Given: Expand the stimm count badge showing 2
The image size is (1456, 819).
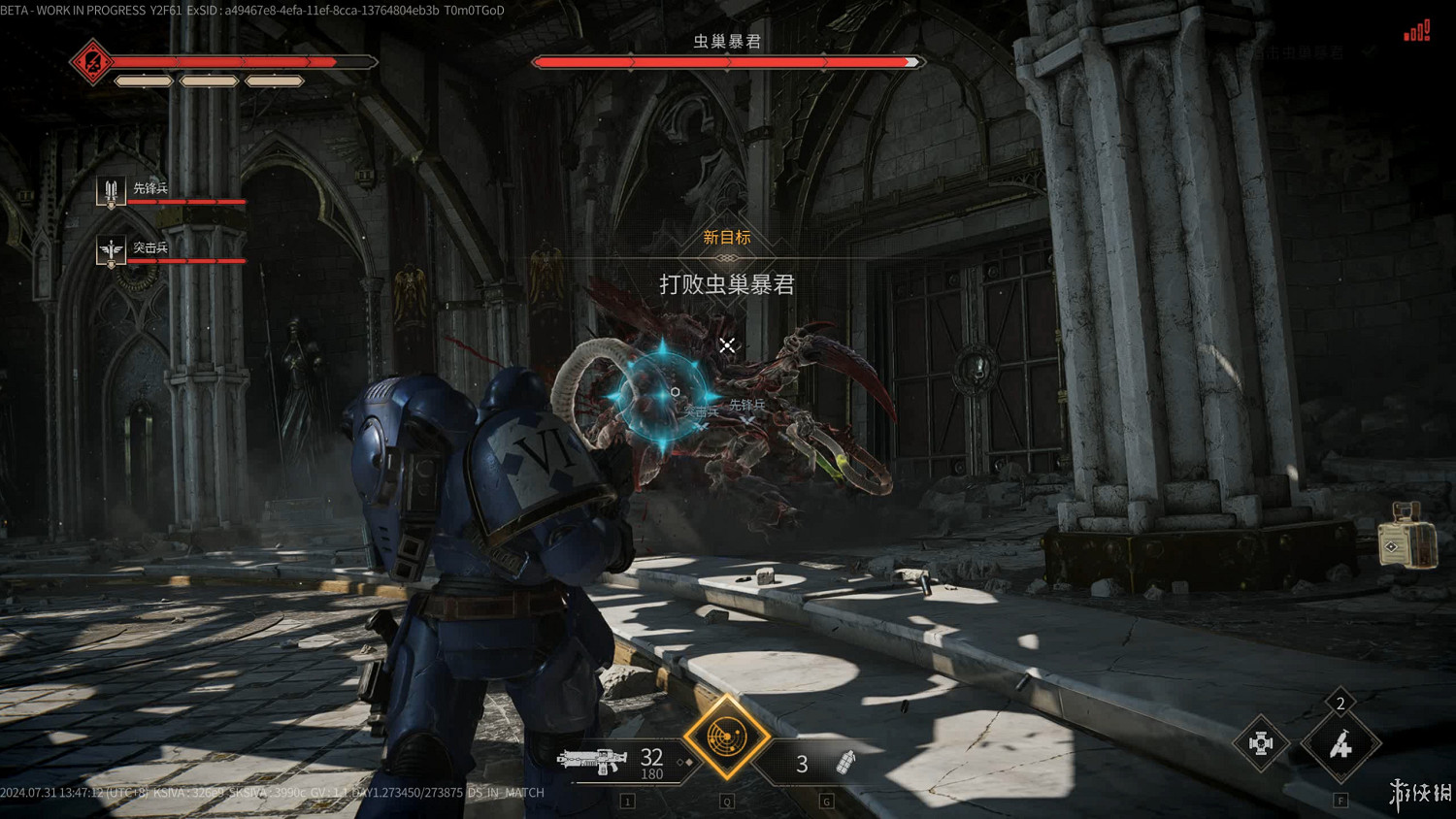Looking at the screenshot, I should [x=1340, y=703].
